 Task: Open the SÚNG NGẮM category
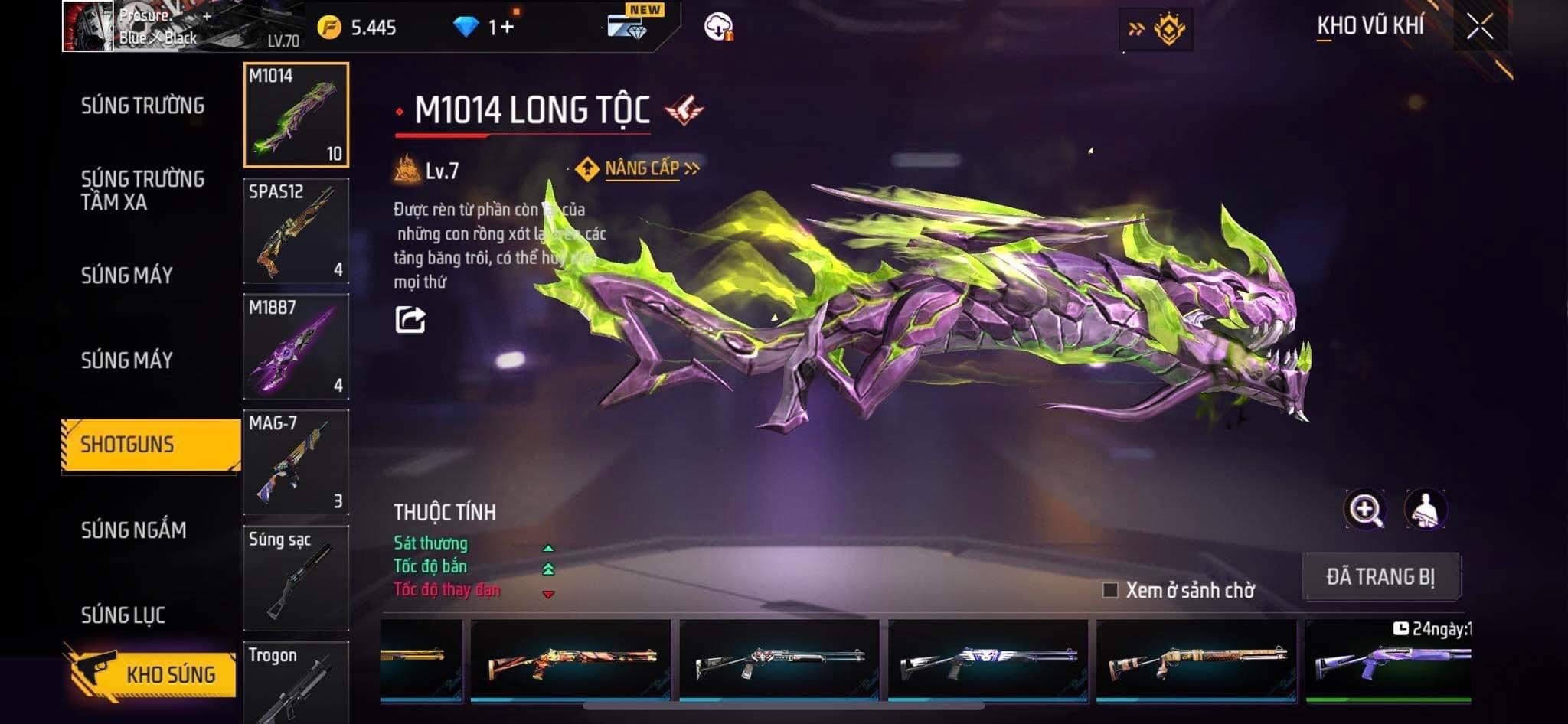click(x=134, y=530)
